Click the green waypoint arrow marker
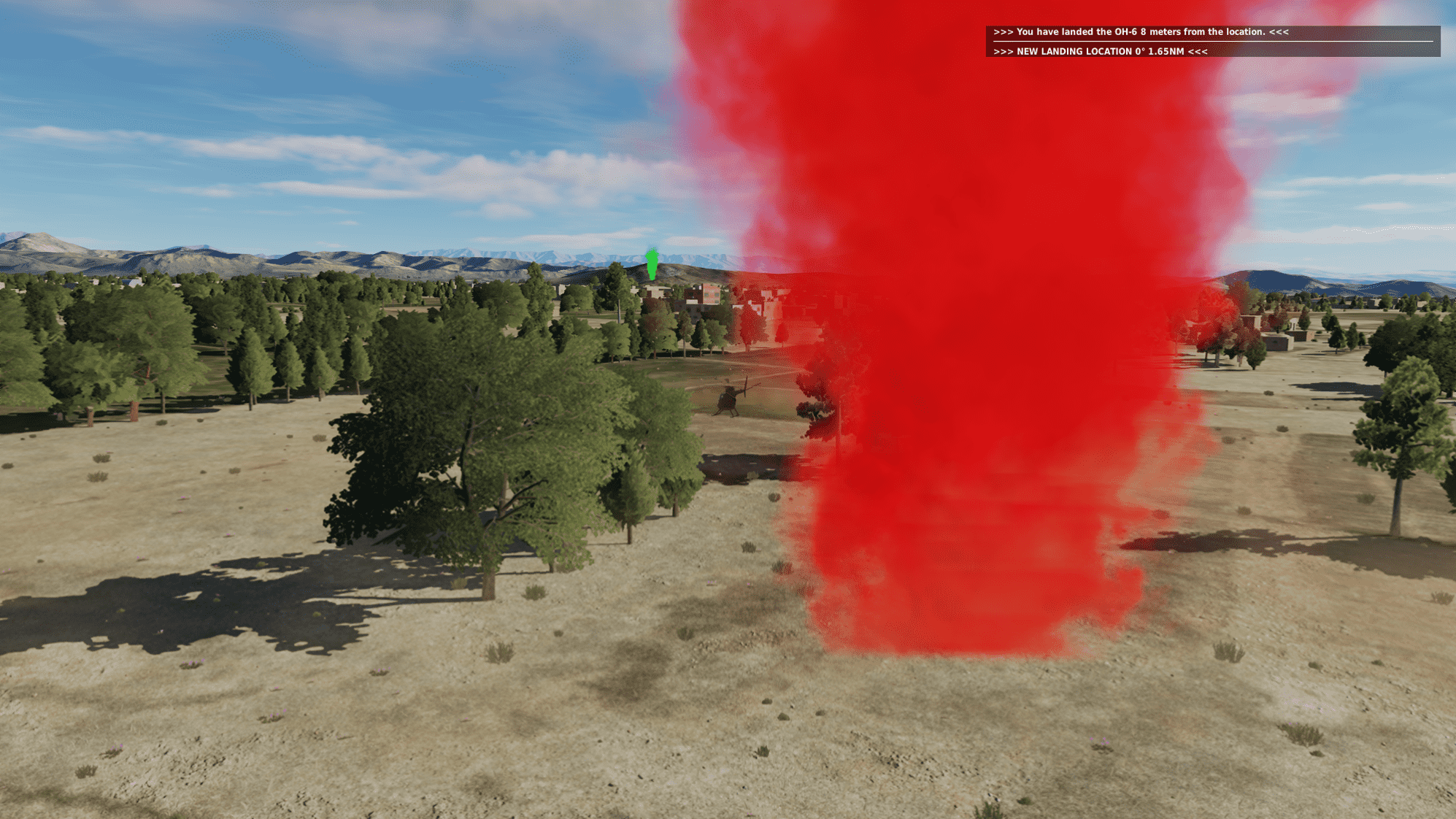1456x819 pixels. [652, 263]
